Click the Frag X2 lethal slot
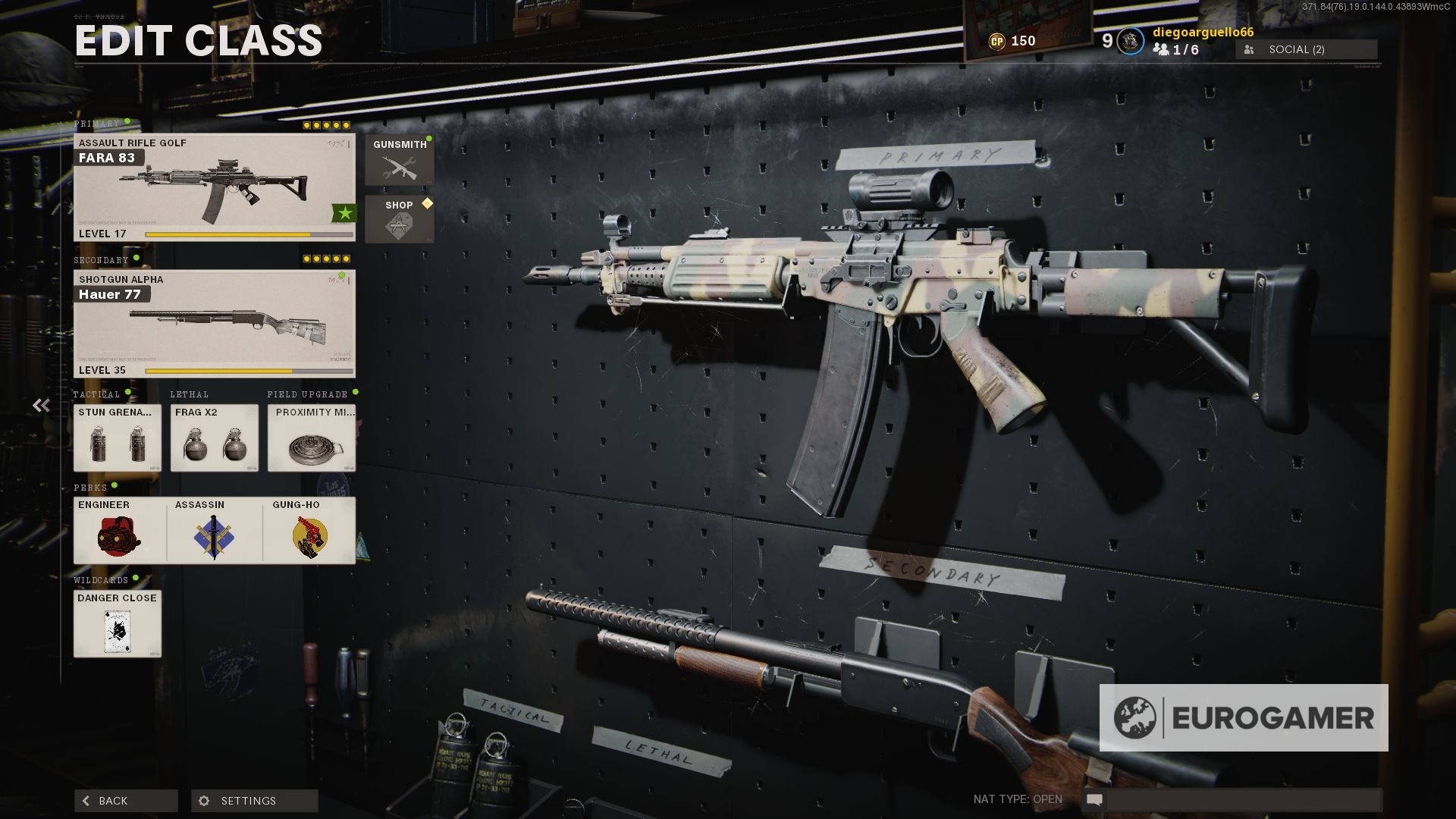This screenshot has width=1456, height=819. 214,438
